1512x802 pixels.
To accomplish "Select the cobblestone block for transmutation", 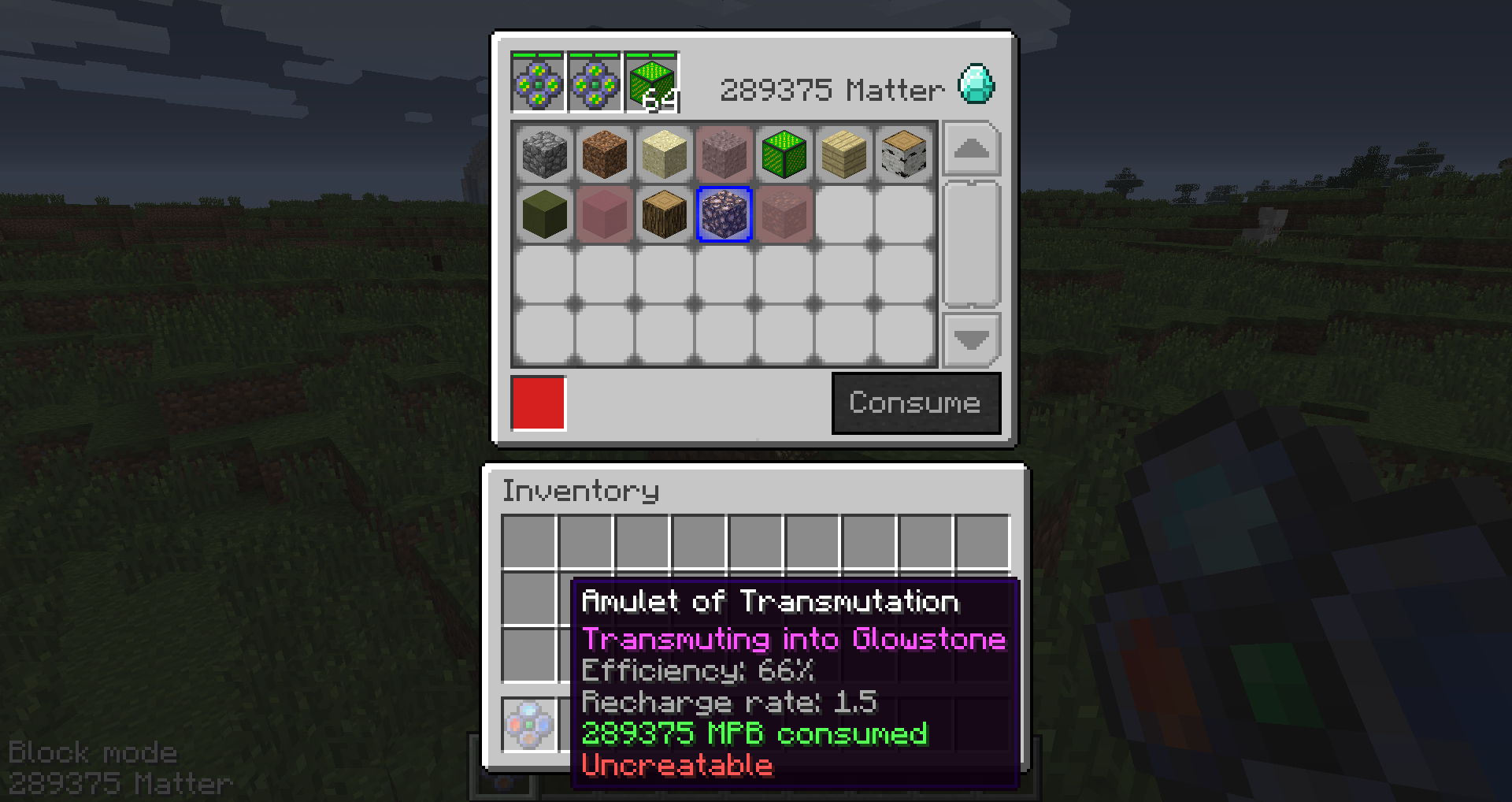I will (x=546, y=154).
